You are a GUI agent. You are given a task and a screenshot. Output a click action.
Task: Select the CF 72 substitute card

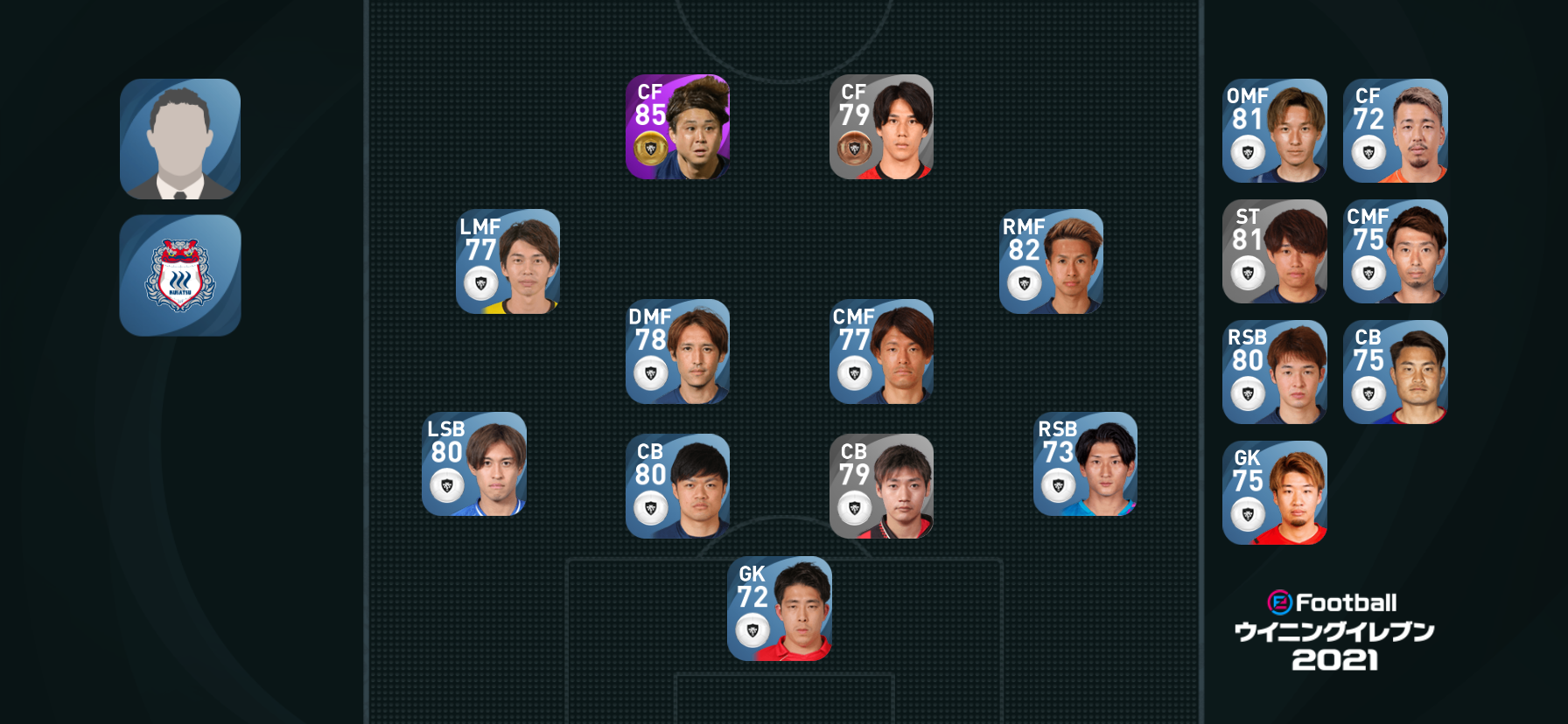pyautogui.click(x=1395, y=131)
